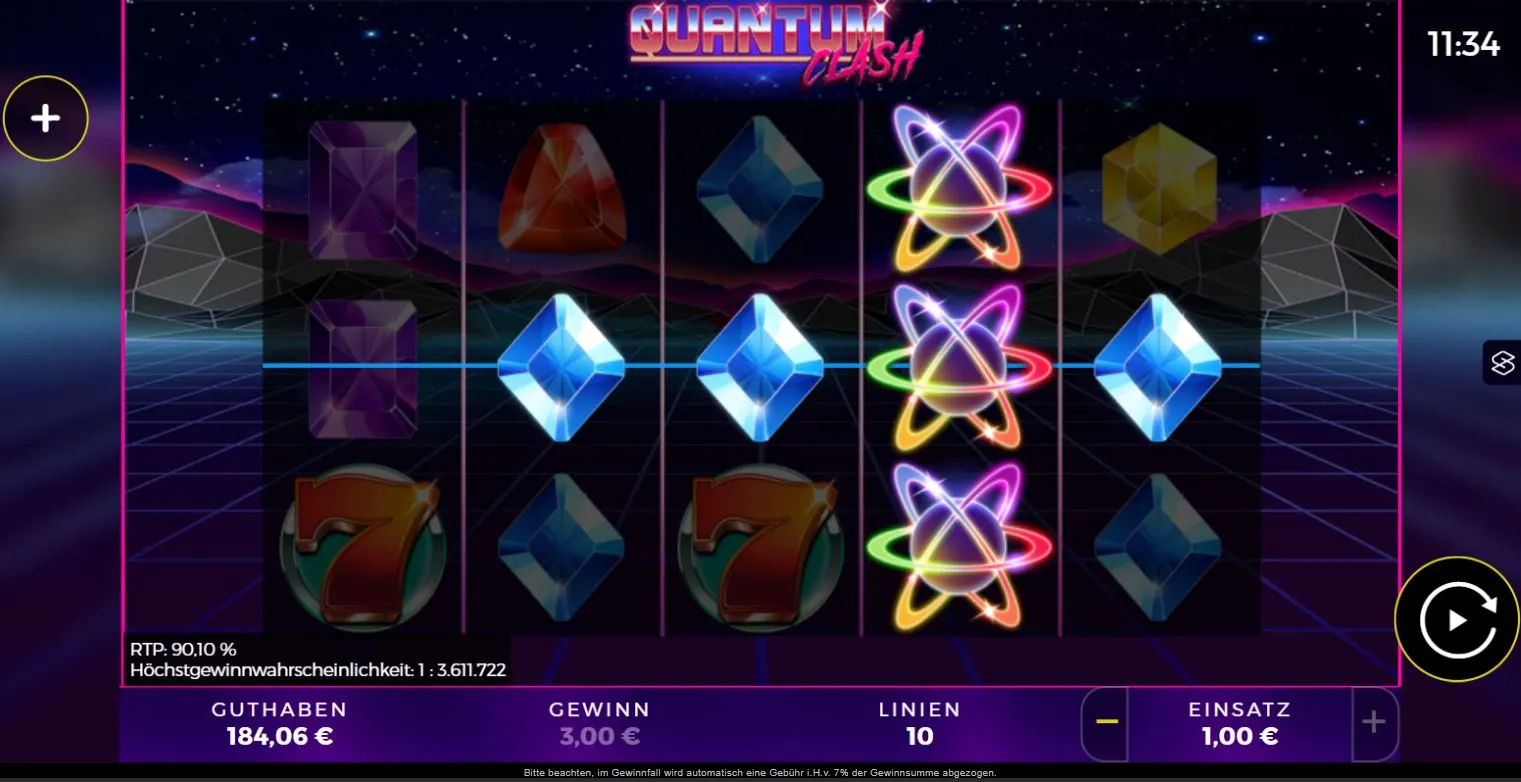Click the EINSATZ amount showing 1,00 €
Screen dimensions: 1521x782
(x=1238, y=736)
